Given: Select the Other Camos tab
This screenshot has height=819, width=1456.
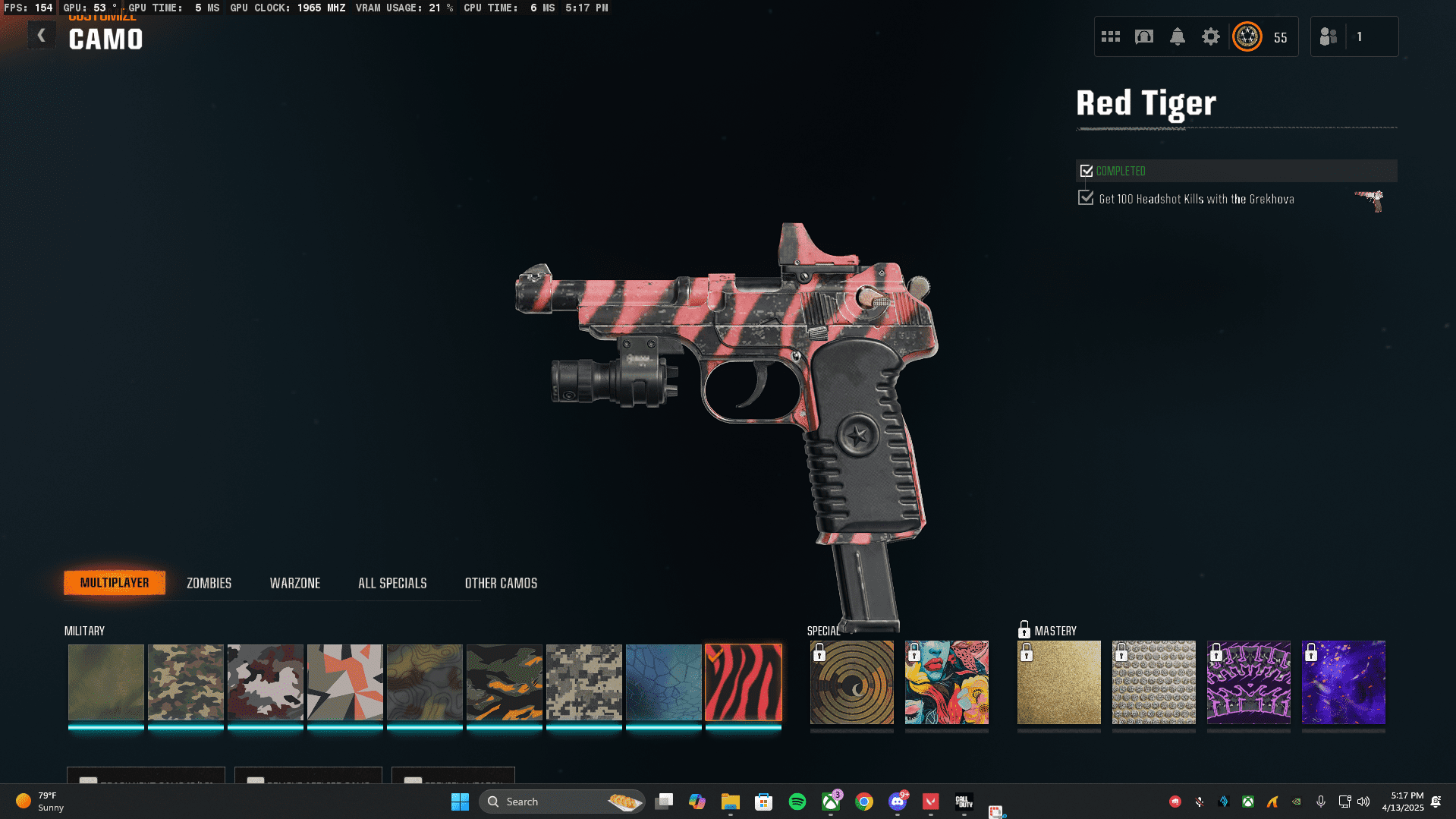Looking at the screenshot, I should 501,583.
